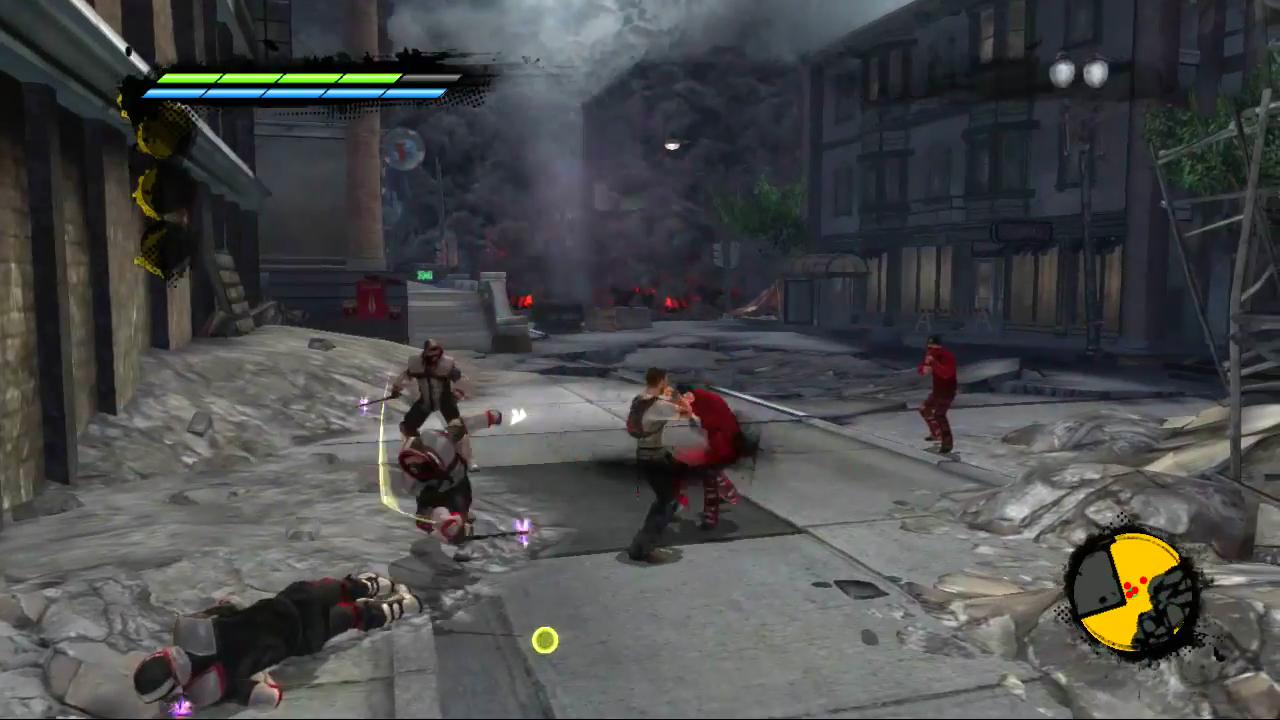Click a red enemy dot on the minimap
Image resolution: width=1280 pixels, height=720 pixels.
click(x=1143, y=580)
